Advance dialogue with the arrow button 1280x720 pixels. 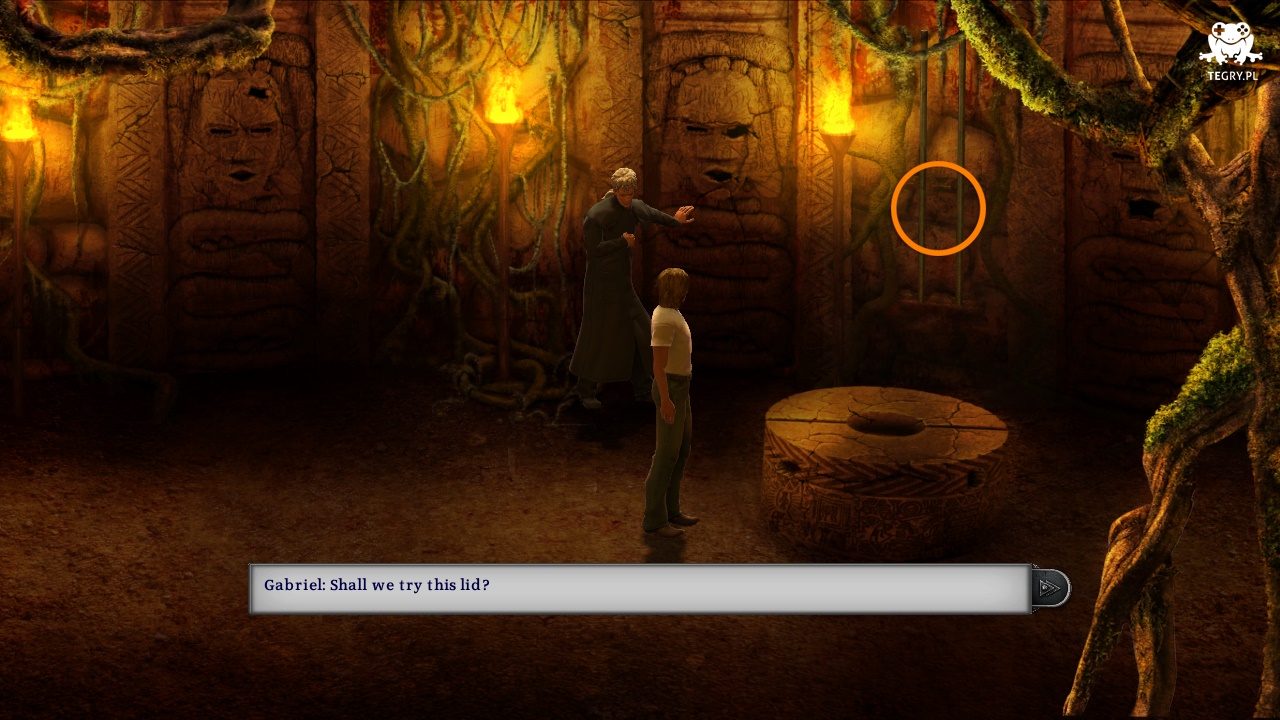(1050, 588)
